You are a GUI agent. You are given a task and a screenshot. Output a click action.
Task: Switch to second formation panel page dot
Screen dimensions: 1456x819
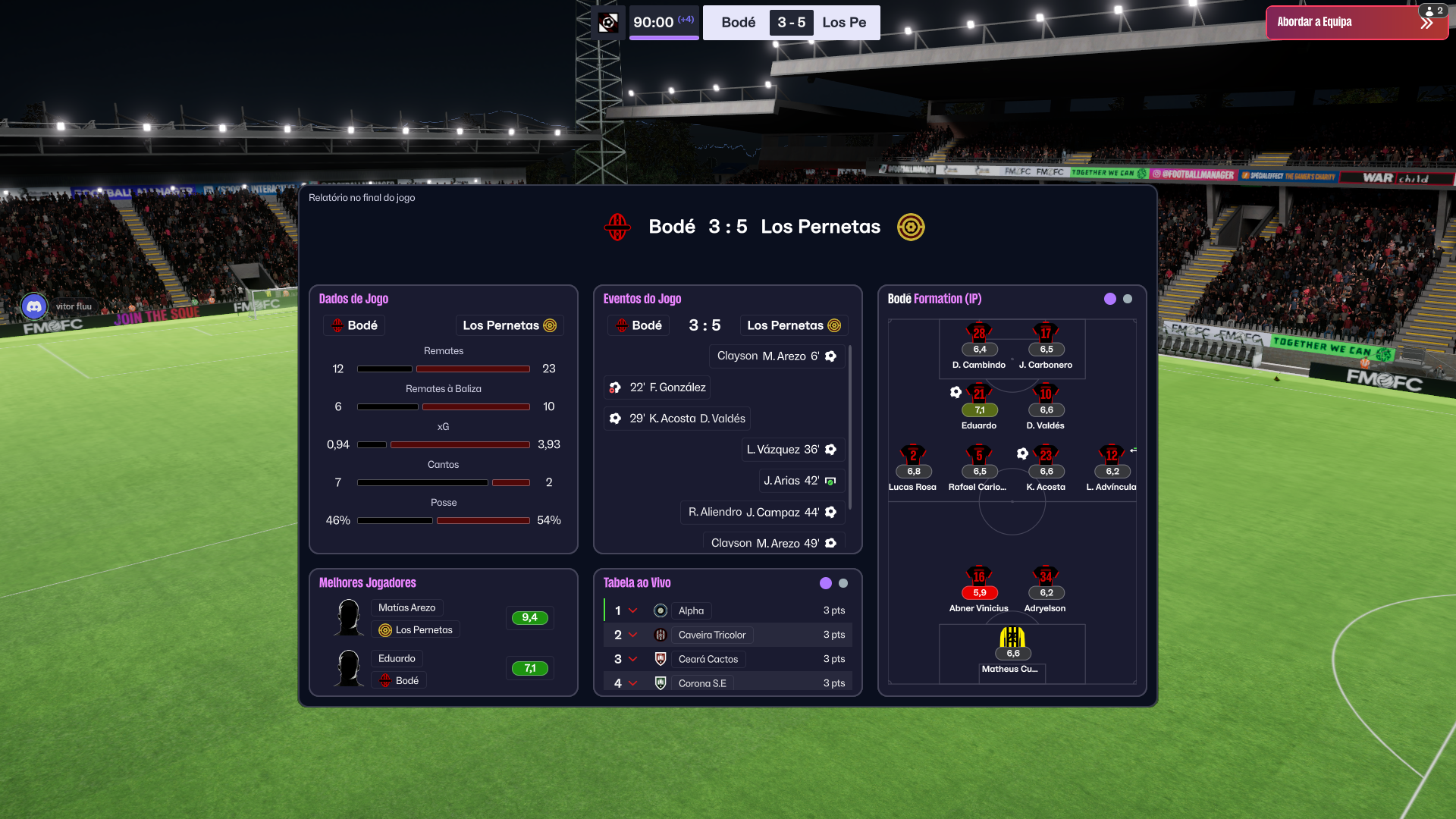tap(1128, 299)
